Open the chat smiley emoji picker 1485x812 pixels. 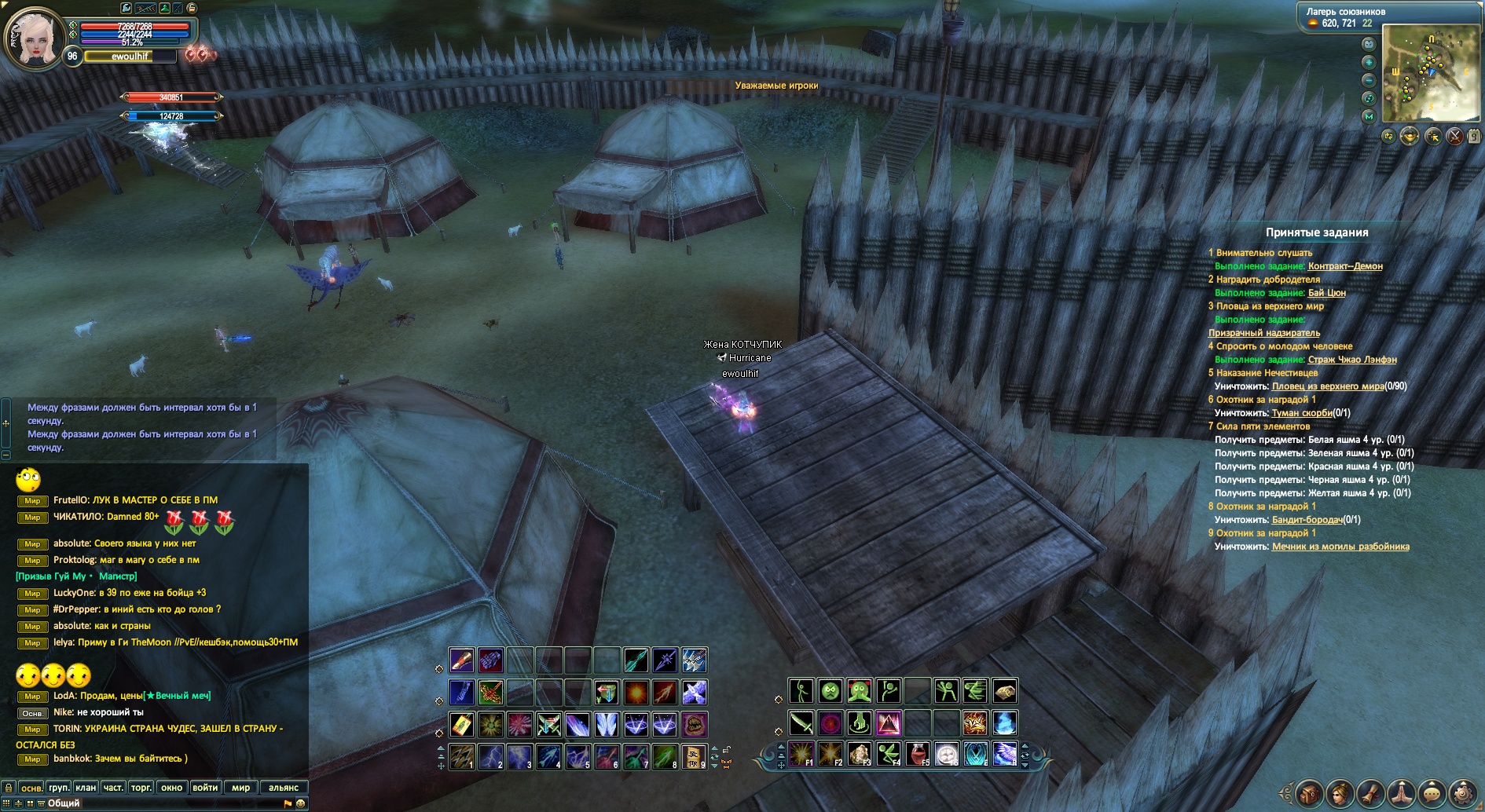(x=300, y=803)
